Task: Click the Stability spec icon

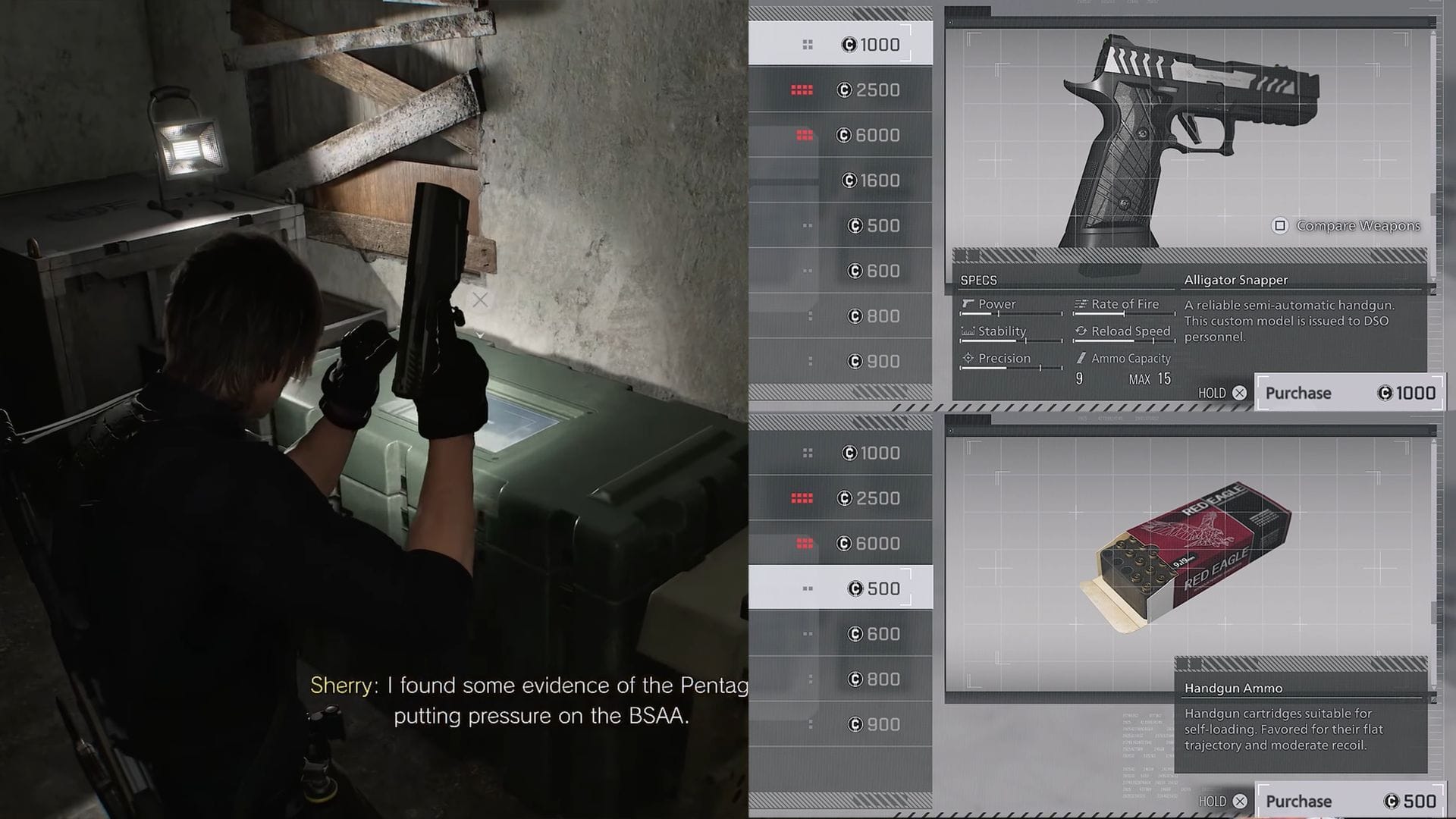Action: [x=968, y=331]
